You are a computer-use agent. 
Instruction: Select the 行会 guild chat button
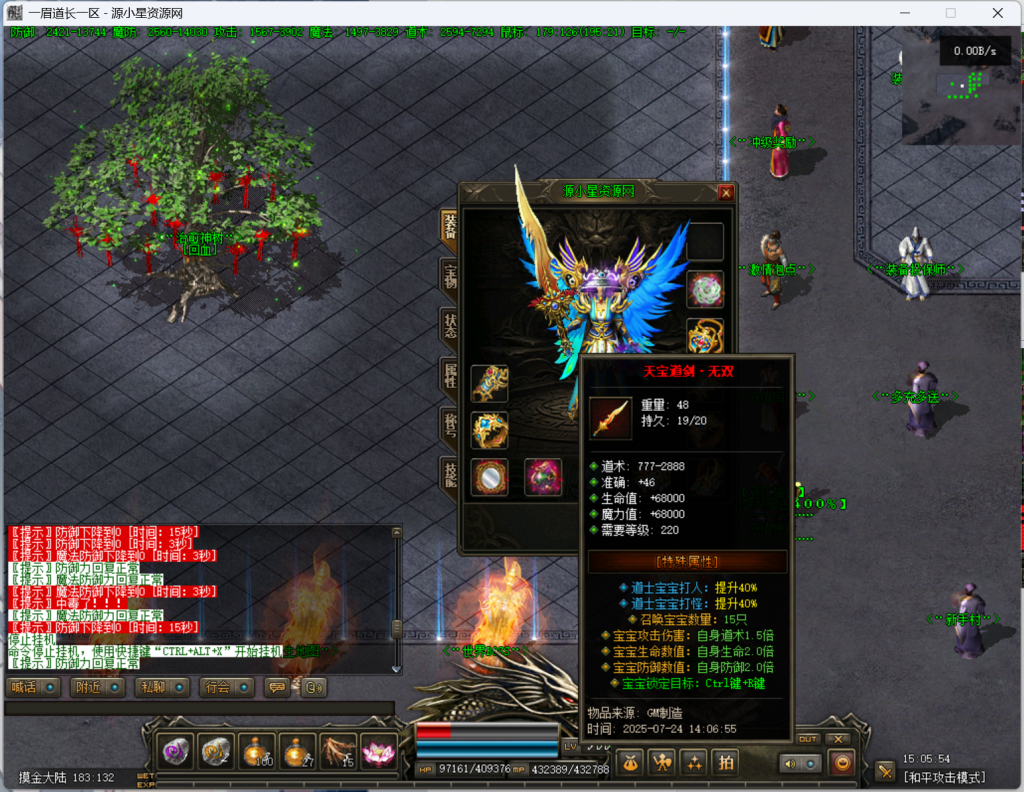pos(227,687)
